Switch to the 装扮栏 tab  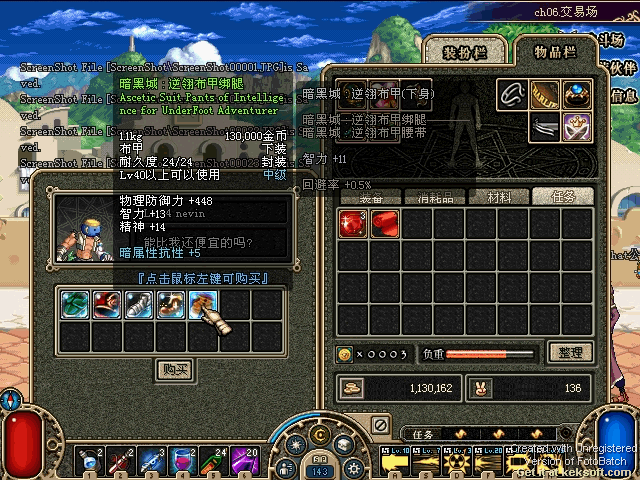tap(465, 51)
